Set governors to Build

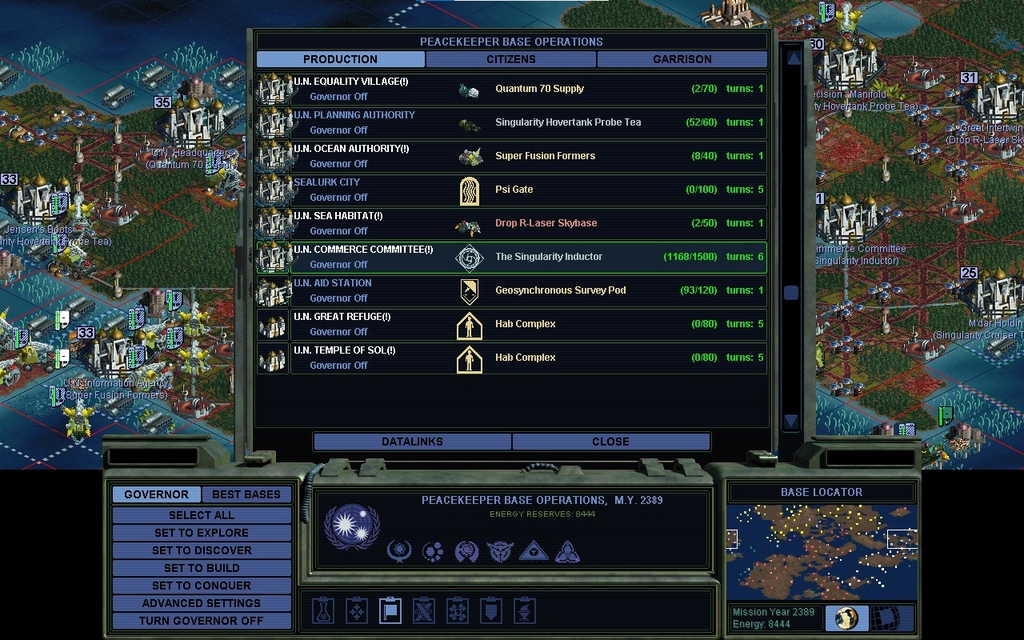(x=201, y=568)
